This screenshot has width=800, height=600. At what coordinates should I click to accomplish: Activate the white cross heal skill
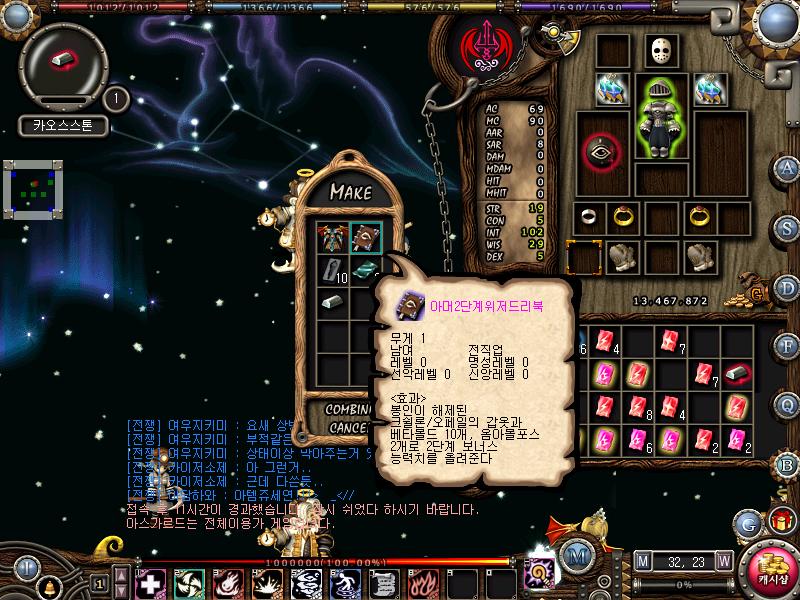pos(150,582)
